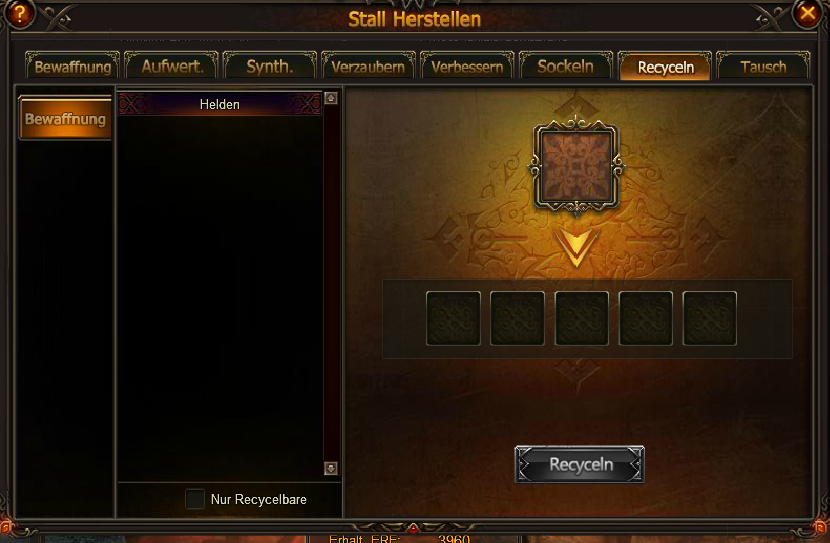Image resolution: width=830 pixels, height=543 pixels.
Task: Close the Stall Herstellen window
Action: click(x=808, y=13)
